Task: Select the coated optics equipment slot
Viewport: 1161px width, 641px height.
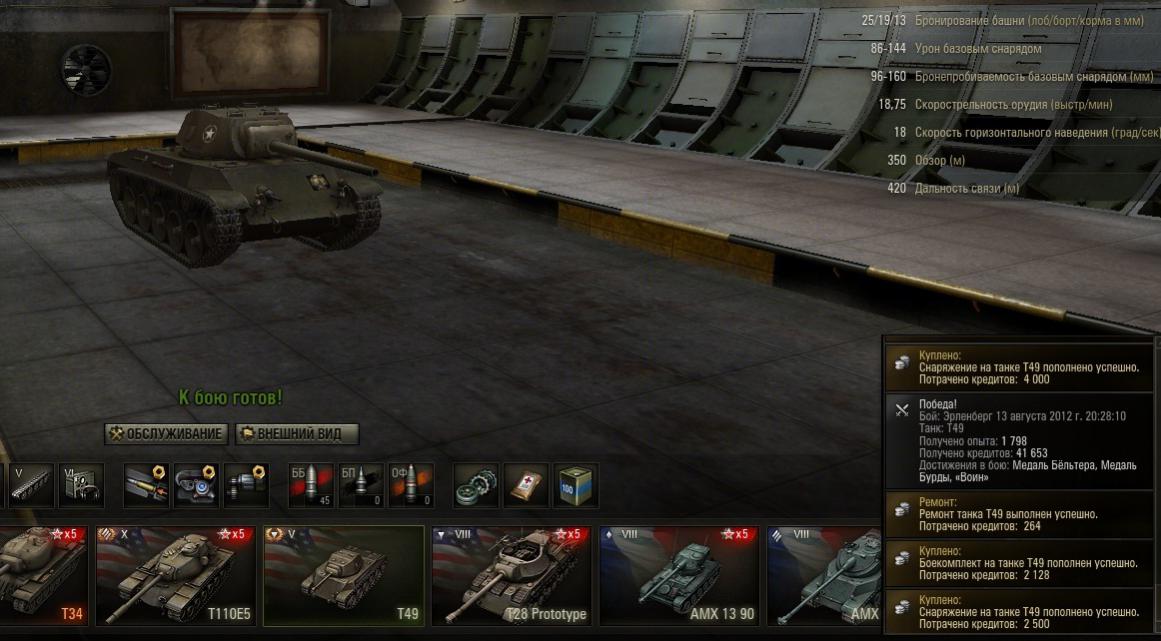Action: point(196,485)
